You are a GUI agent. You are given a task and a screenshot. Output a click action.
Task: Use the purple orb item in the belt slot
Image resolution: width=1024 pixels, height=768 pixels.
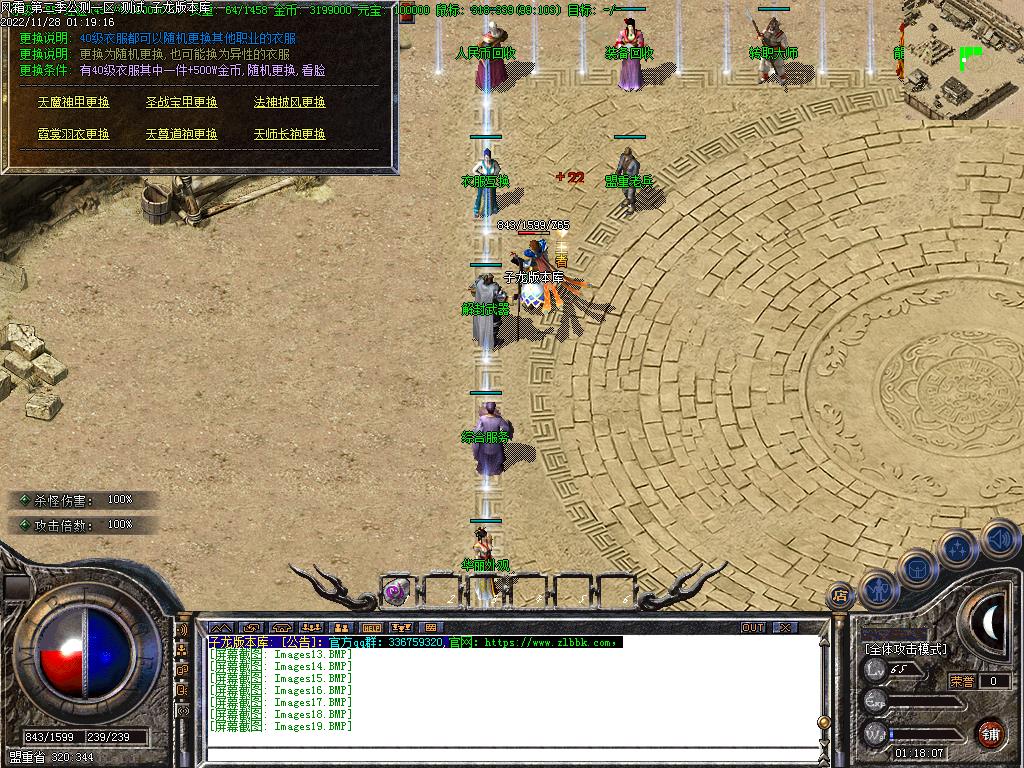point(396,591)
